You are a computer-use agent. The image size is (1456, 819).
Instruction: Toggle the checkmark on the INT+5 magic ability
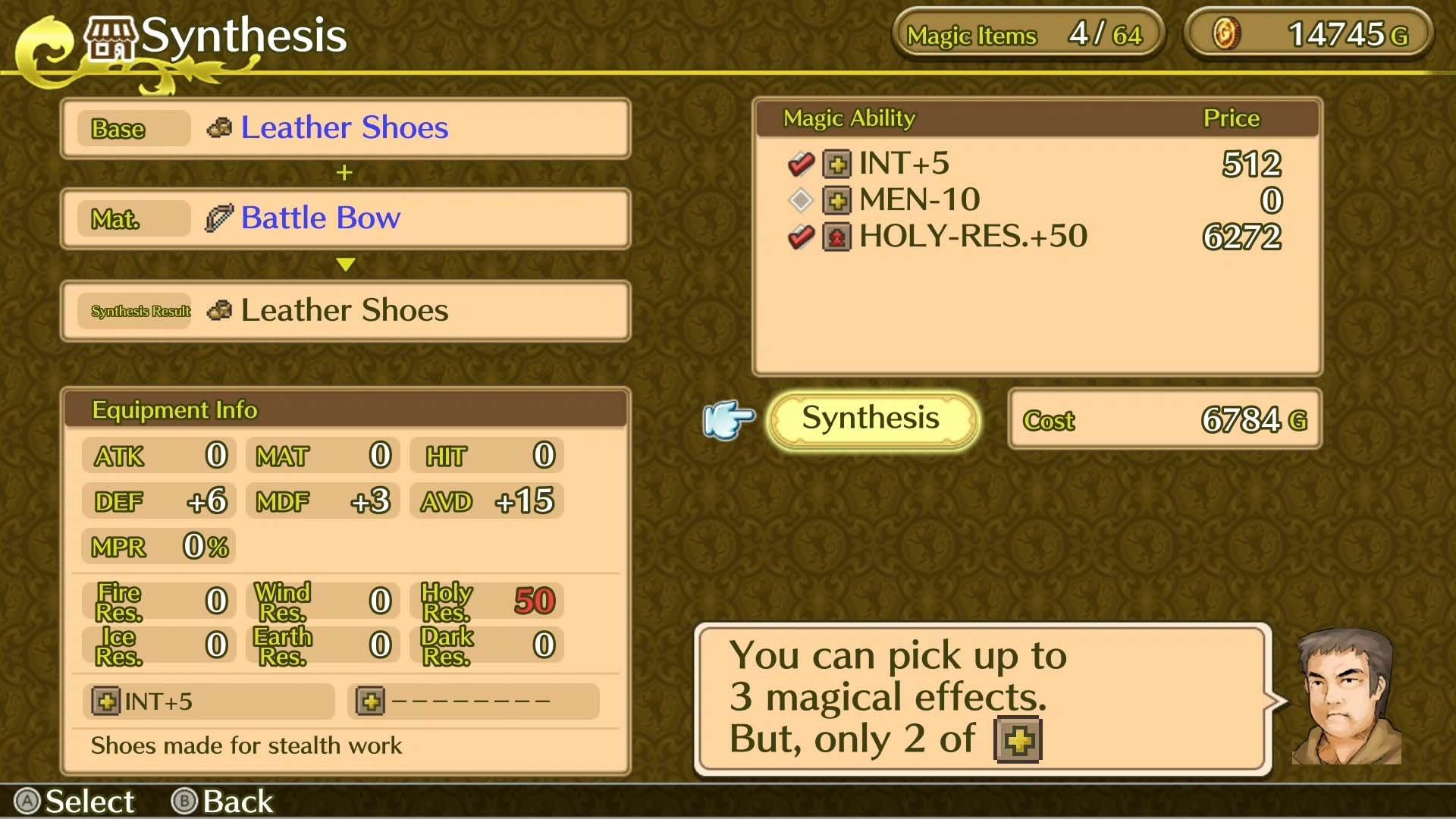pyautogui.click(x=802, y=163)
